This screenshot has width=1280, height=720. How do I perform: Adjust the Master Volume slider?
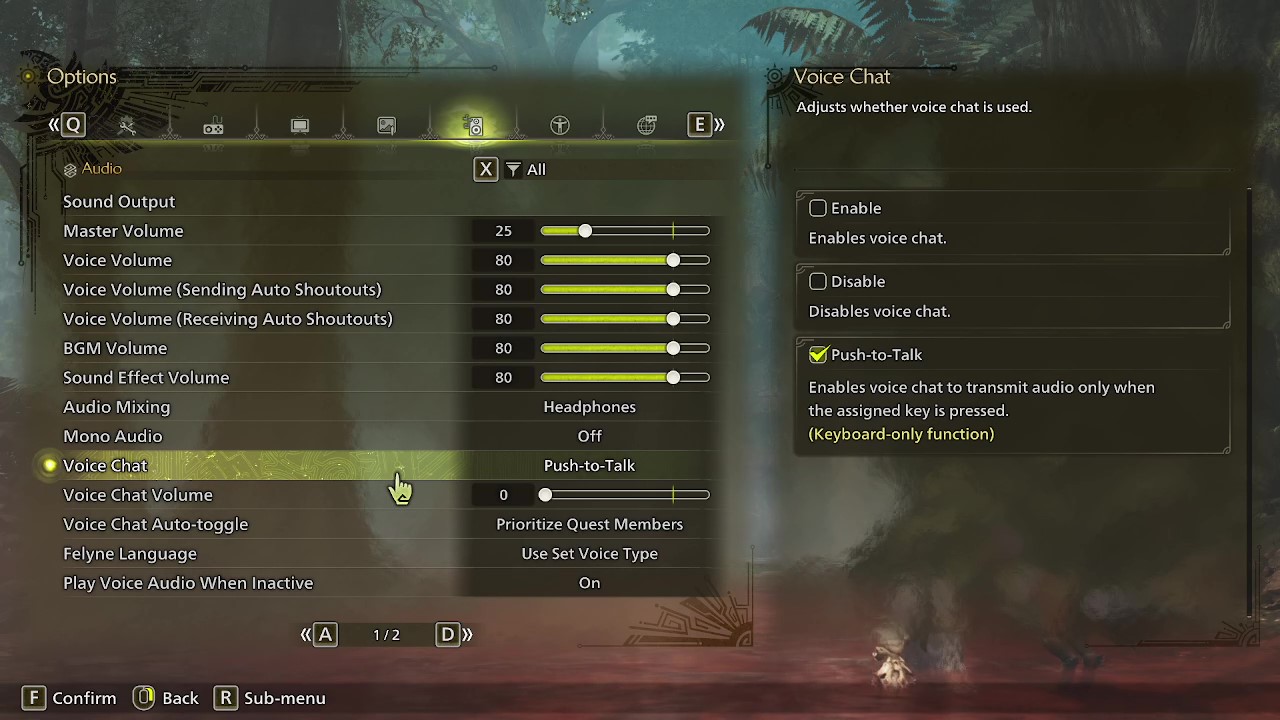click(x=585, y=230)
